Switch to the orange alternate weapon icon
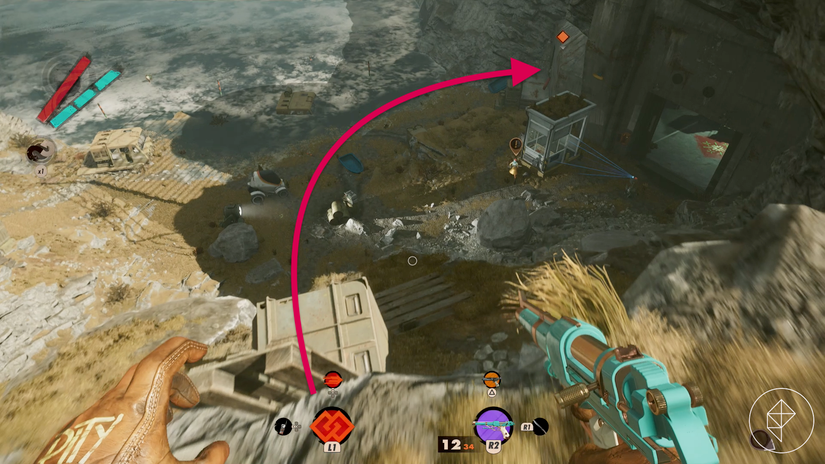The image size is (825, 464). 491,379
